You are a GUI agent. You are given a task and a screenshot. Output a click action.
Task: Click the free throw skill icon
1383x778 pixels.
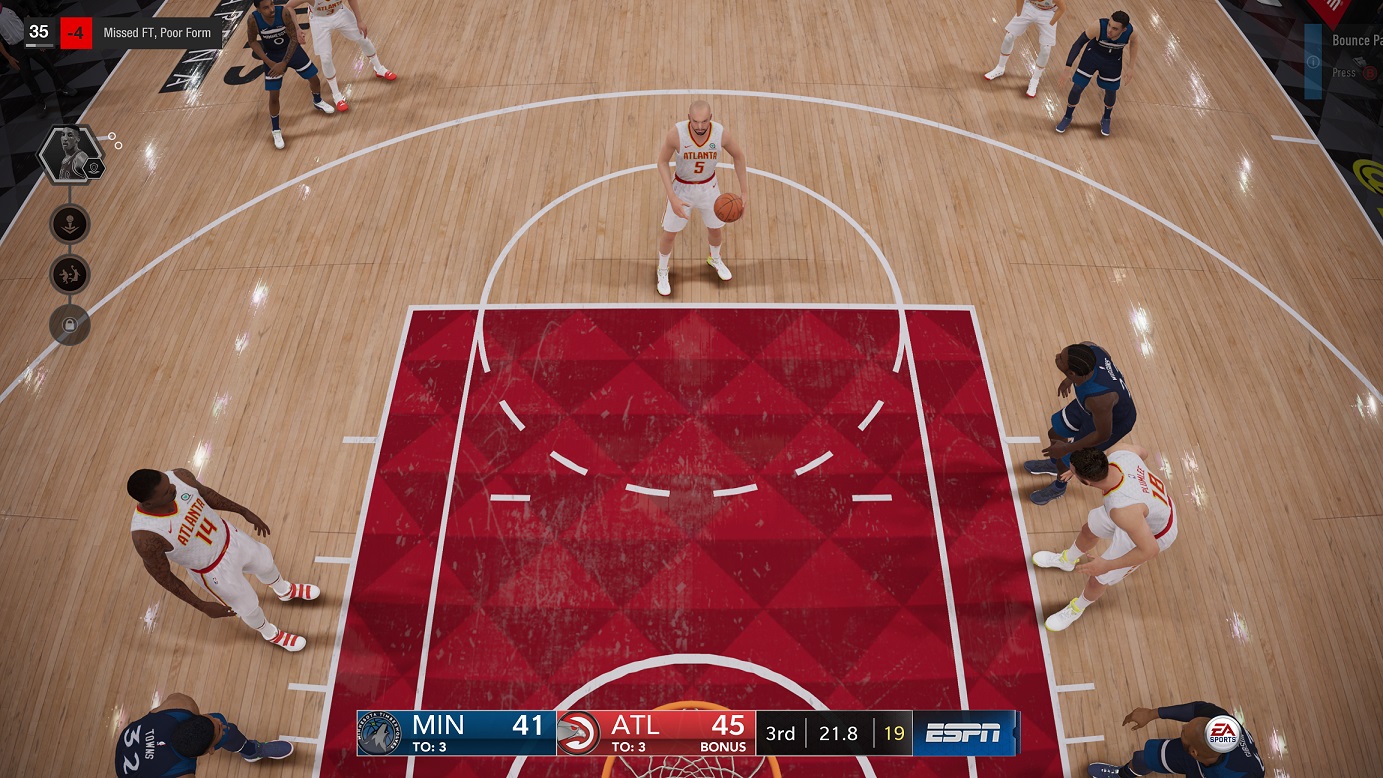coord(68,225)
